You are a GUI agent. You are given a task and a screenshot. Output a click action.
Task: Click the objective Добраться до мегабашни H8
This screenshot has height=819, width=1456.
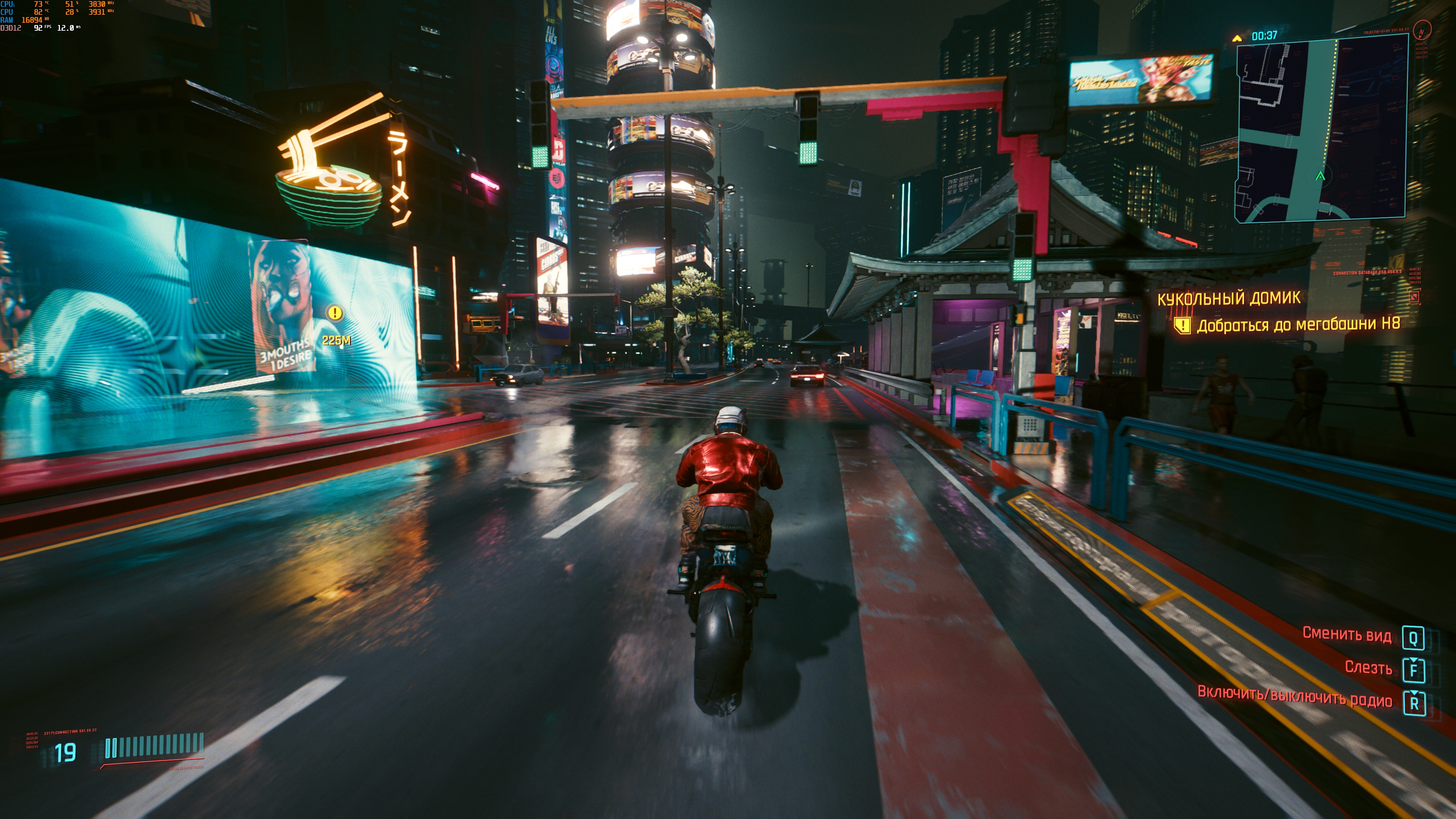[x=1298, y=325]
